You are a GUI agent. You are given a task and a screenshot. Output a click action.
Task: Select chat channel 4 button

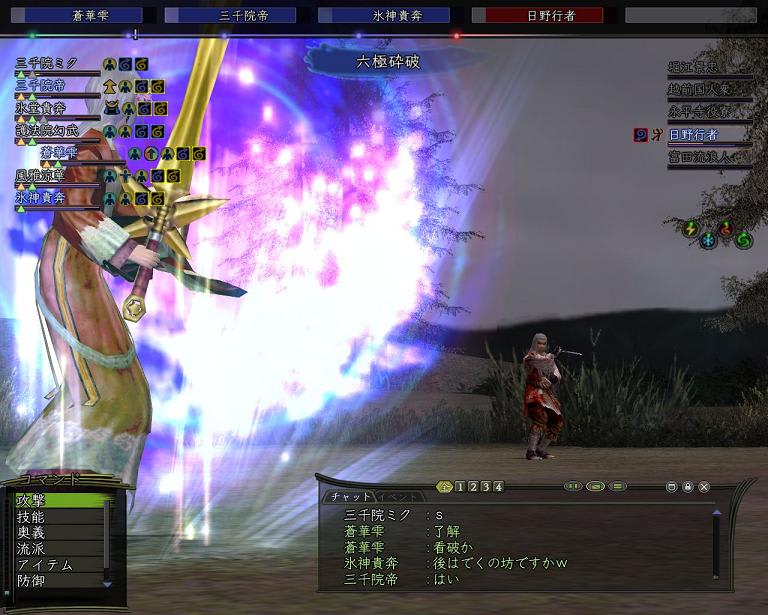tap(498, 487)
